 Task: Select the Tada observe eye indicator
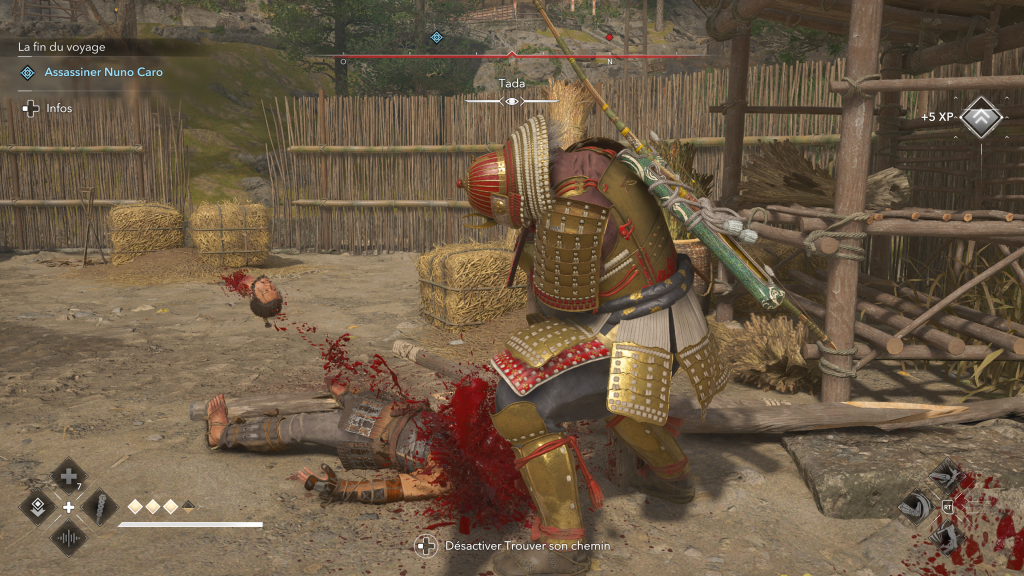[512, 101]
